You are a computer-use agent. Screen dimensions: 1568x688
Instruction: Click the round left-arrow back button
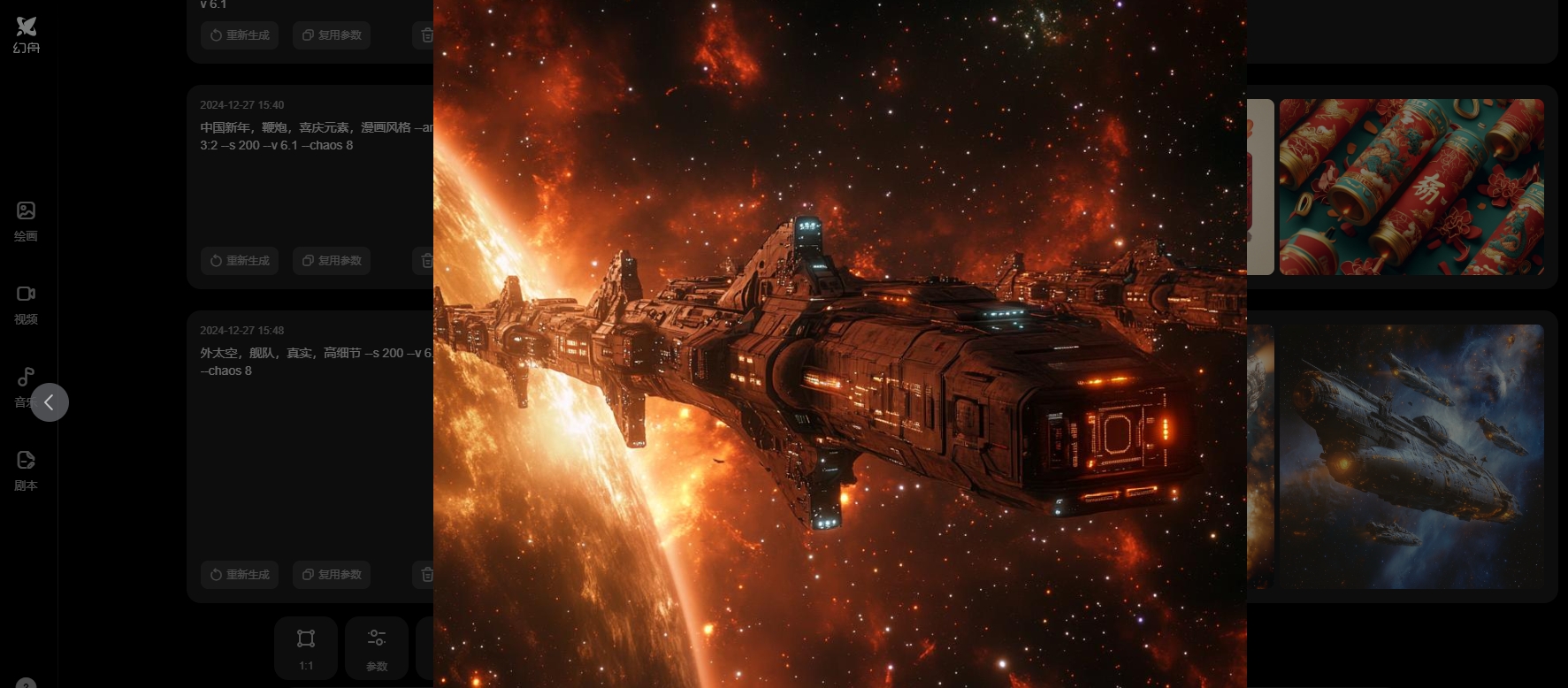50,402
